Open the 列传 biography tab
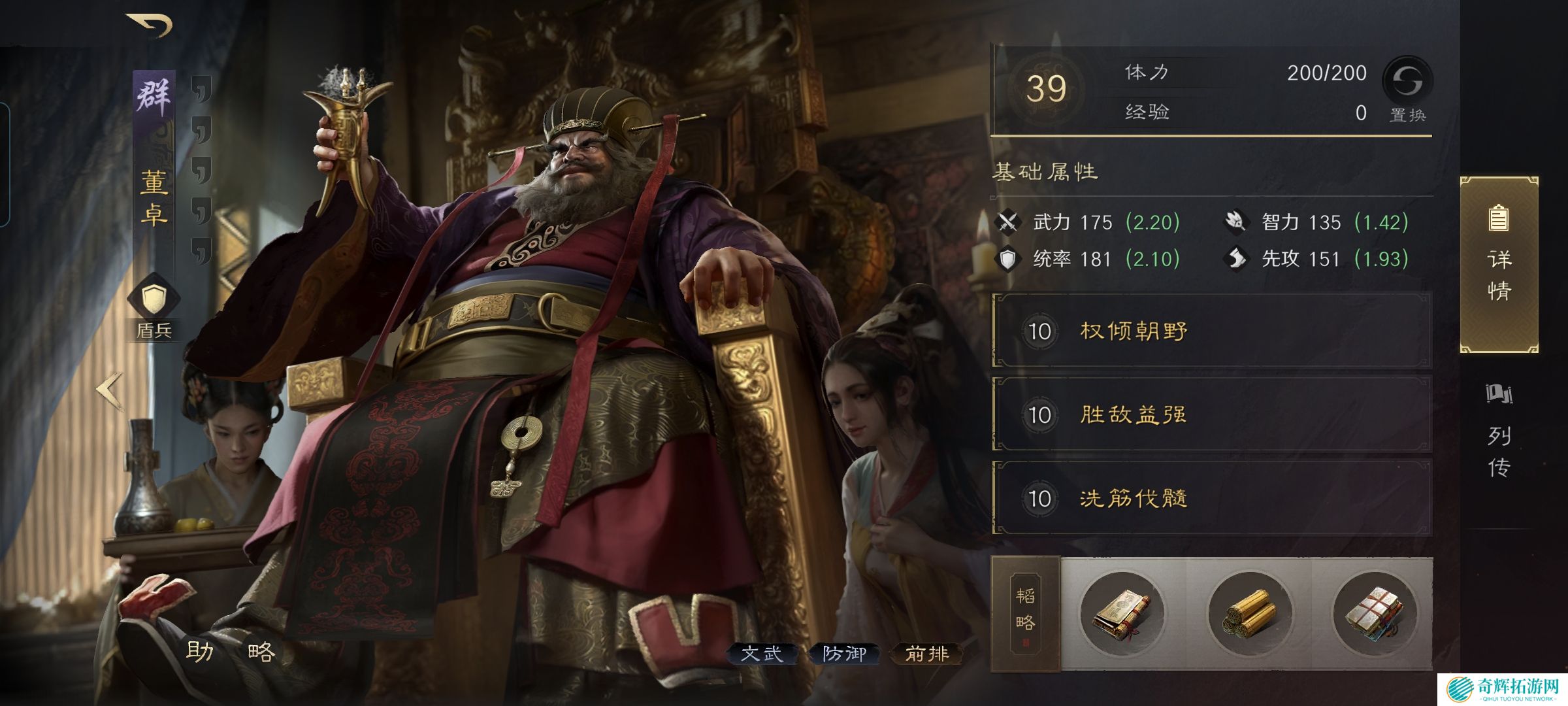Image resolution: width=1568 pixels, height=706 pixels. [1499, 433]
